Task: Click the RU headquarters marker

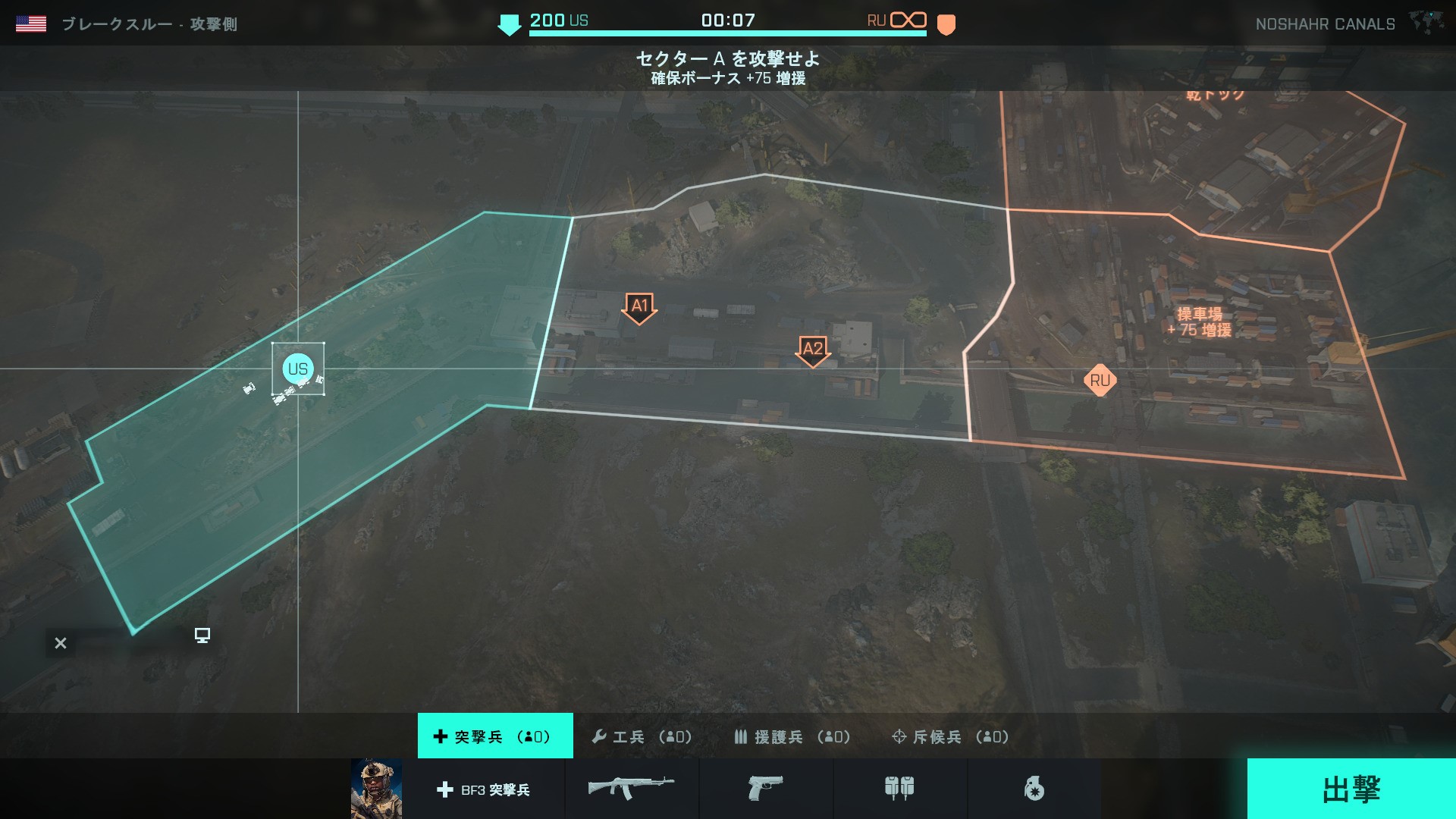Action: click(x=1100, y=381)
